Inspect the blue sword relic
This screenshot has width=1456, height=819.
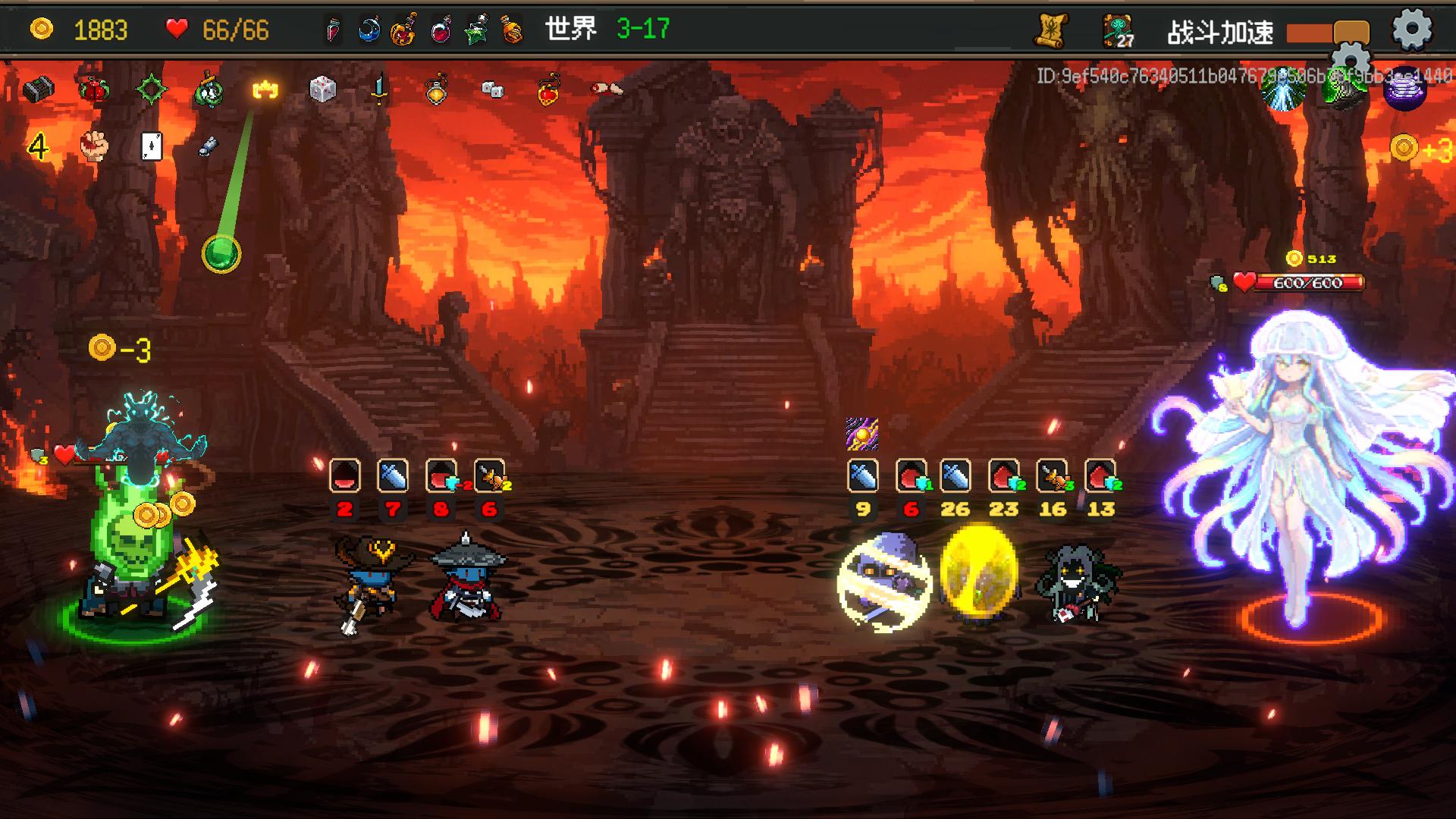(x=379, y=90)
